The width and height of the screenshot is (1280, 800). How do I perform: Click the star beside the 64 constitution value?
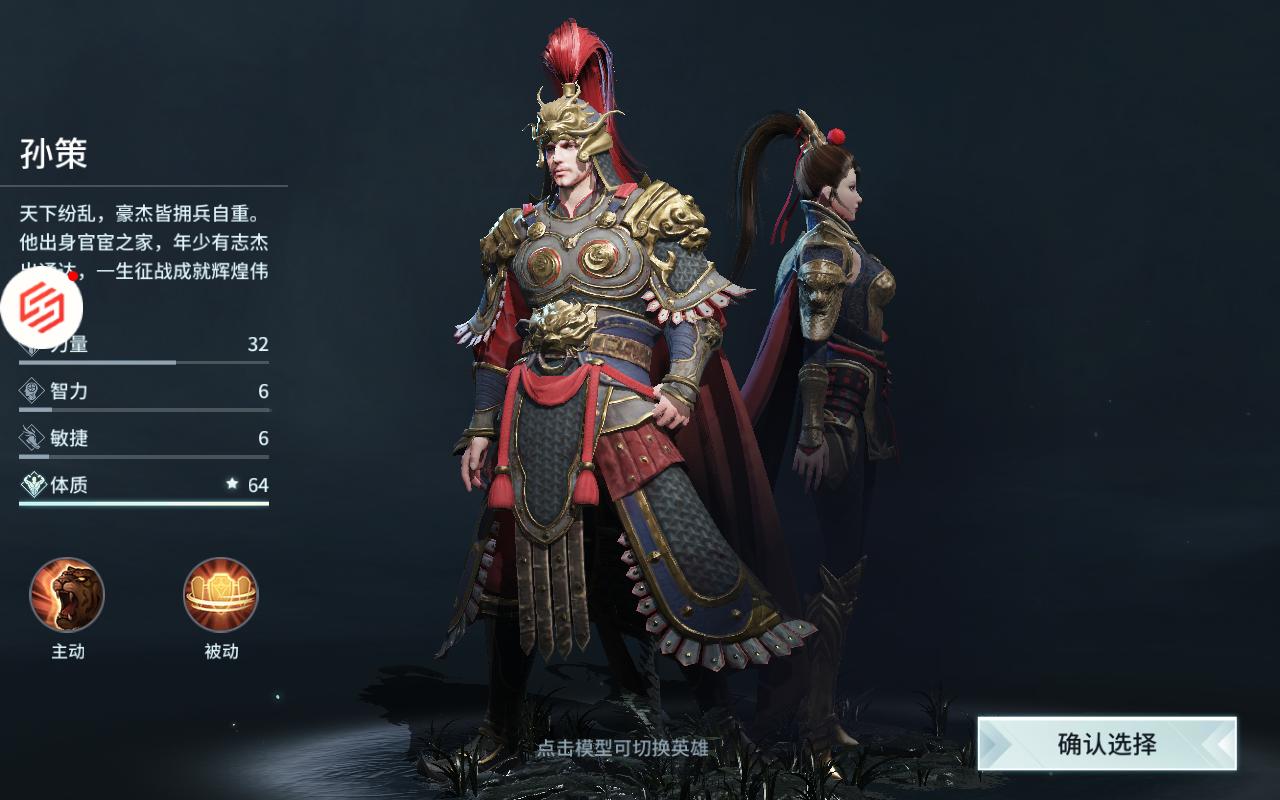pyautogui.click(x=230, y=486)
